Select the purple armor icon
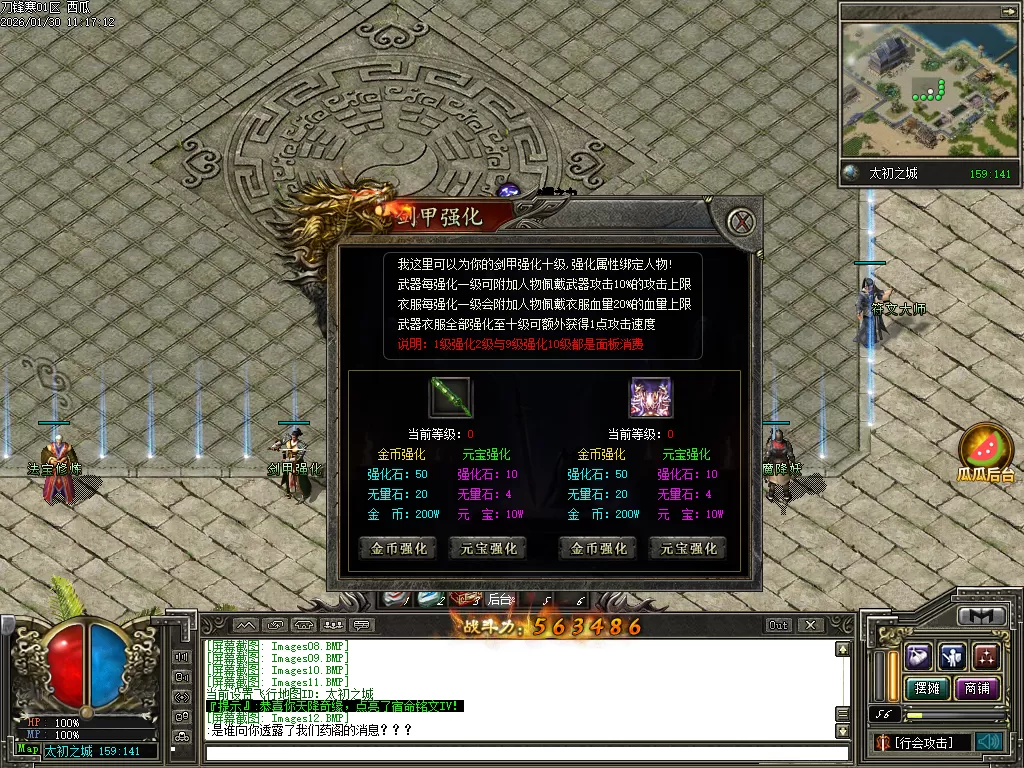The image size is (1024, 768). [650, 397]
